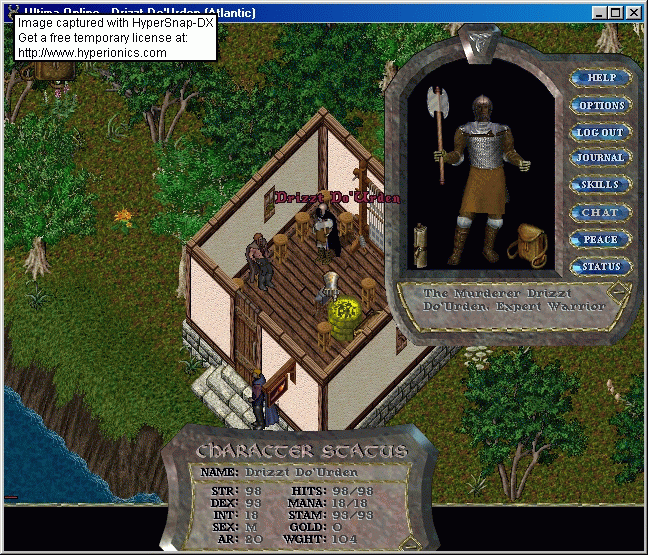Minimize the Character Status panel
648x555 pixels.
(408, 543)
